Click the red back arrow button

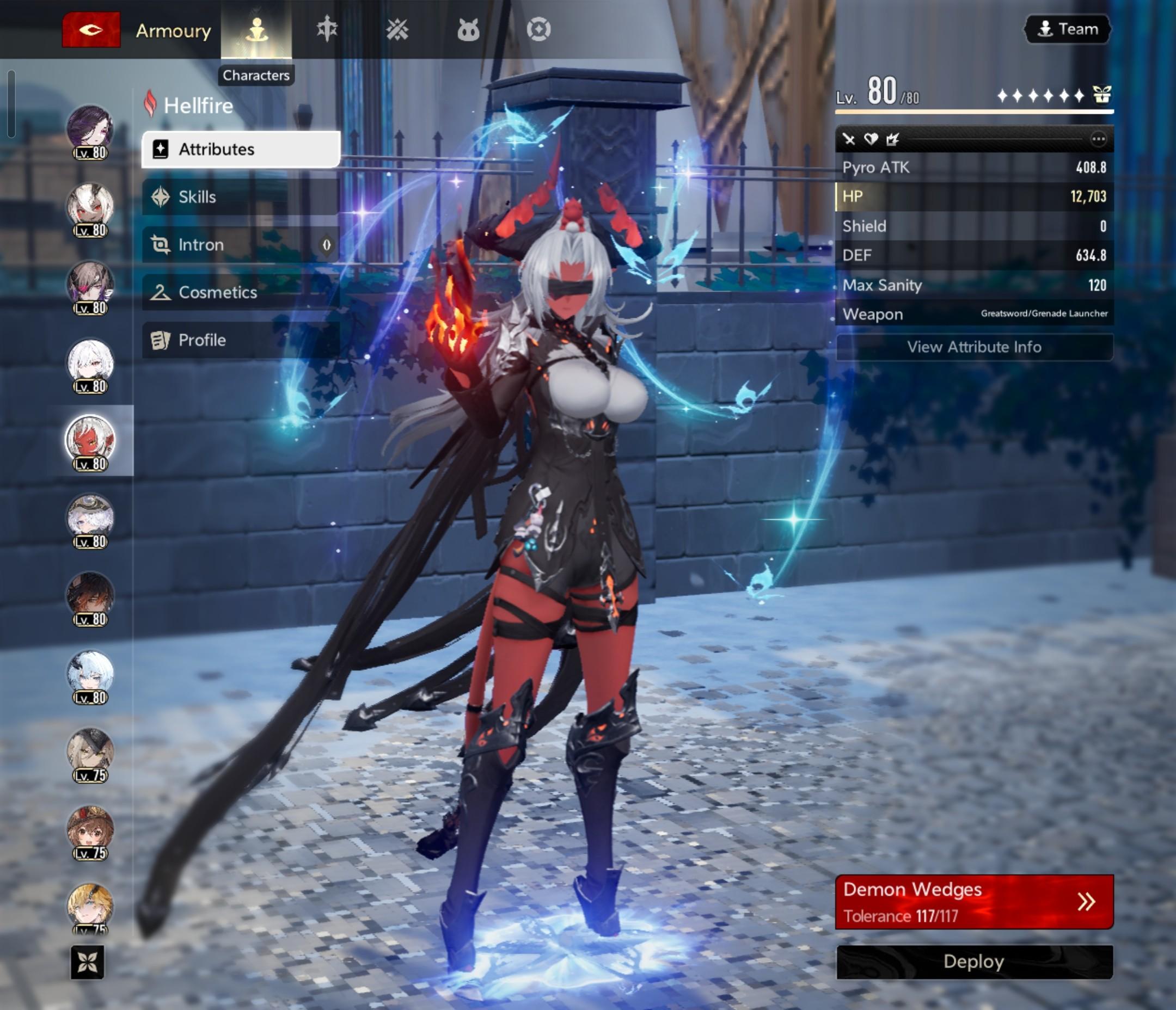[91, 29]
